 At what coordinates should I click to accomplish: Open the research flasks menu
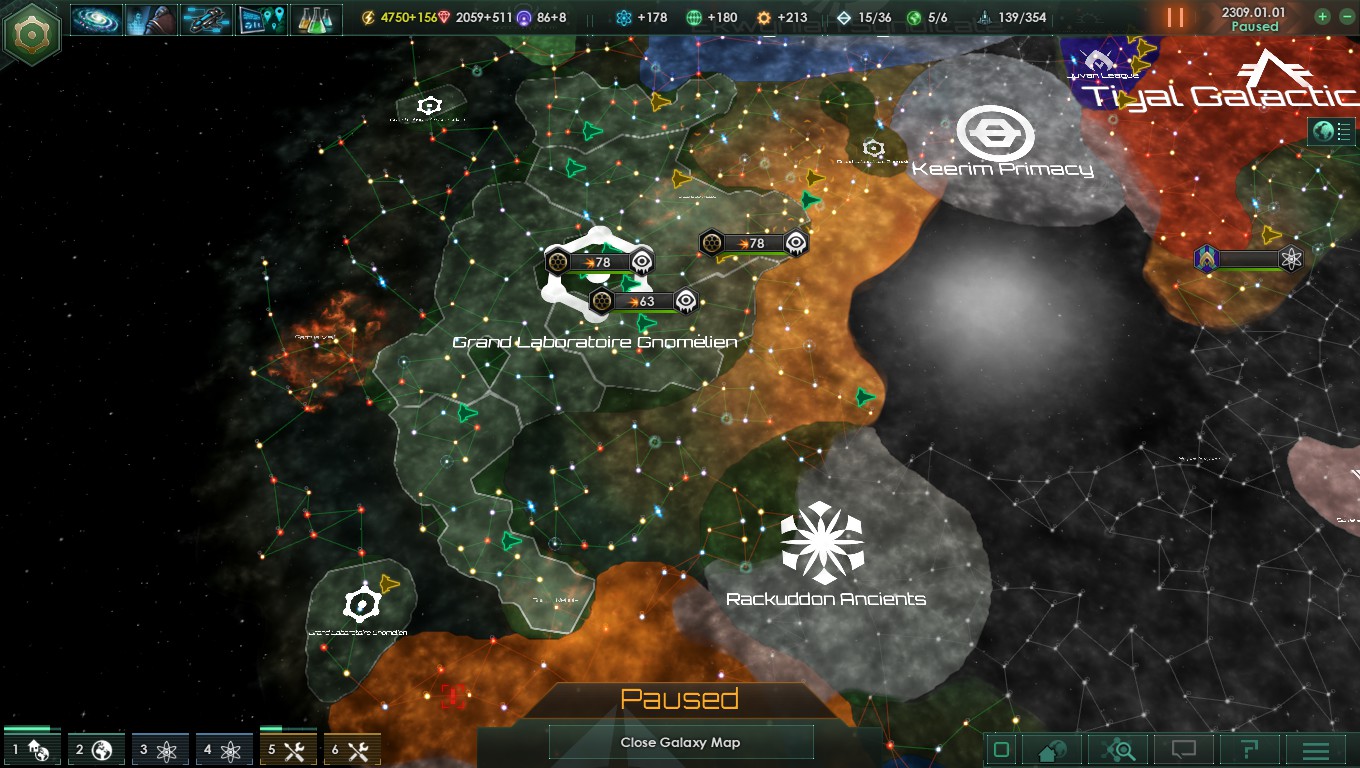[x=316, y=19]
